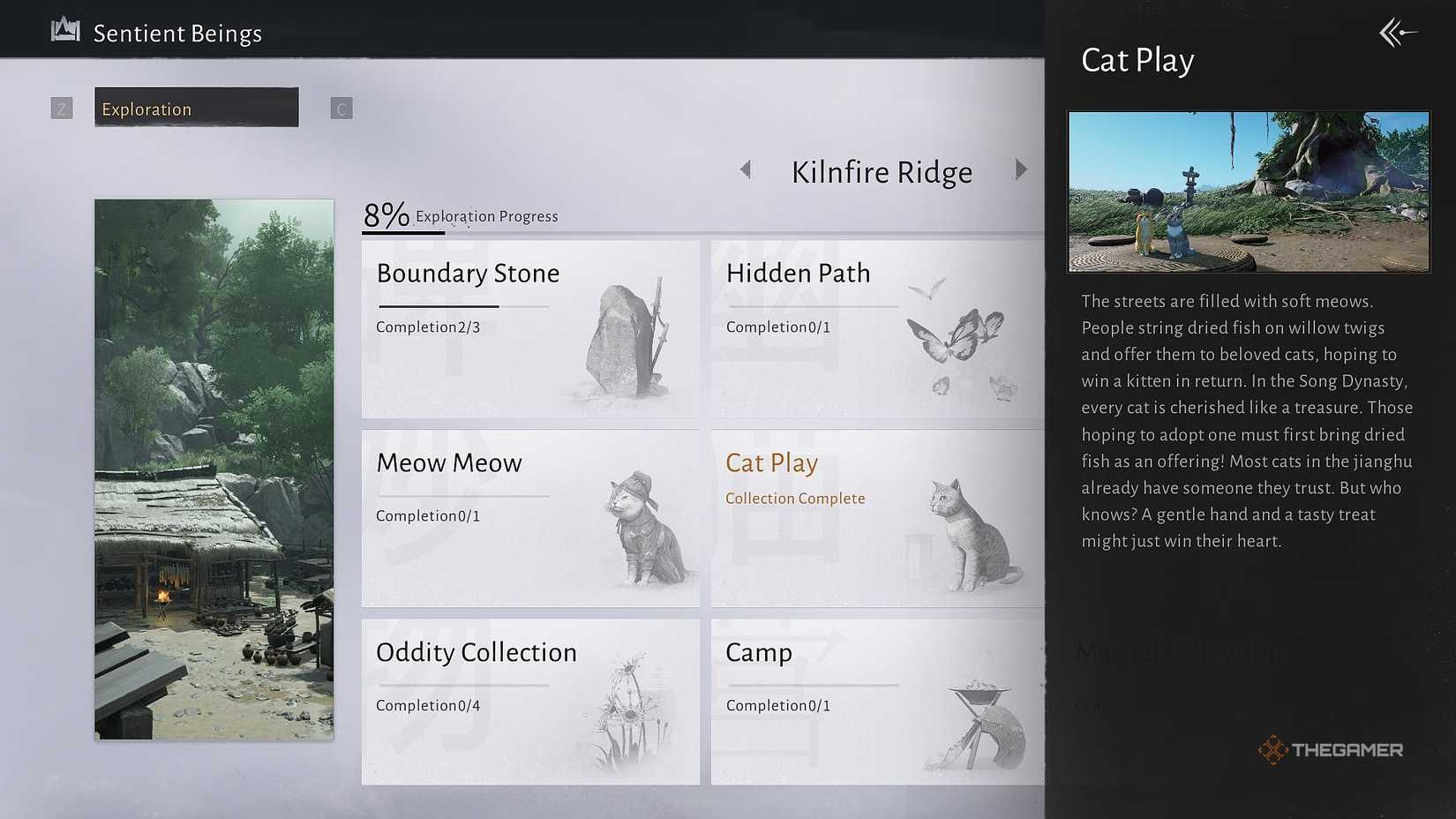Select the Kilnfire Ridge region title

882,171
